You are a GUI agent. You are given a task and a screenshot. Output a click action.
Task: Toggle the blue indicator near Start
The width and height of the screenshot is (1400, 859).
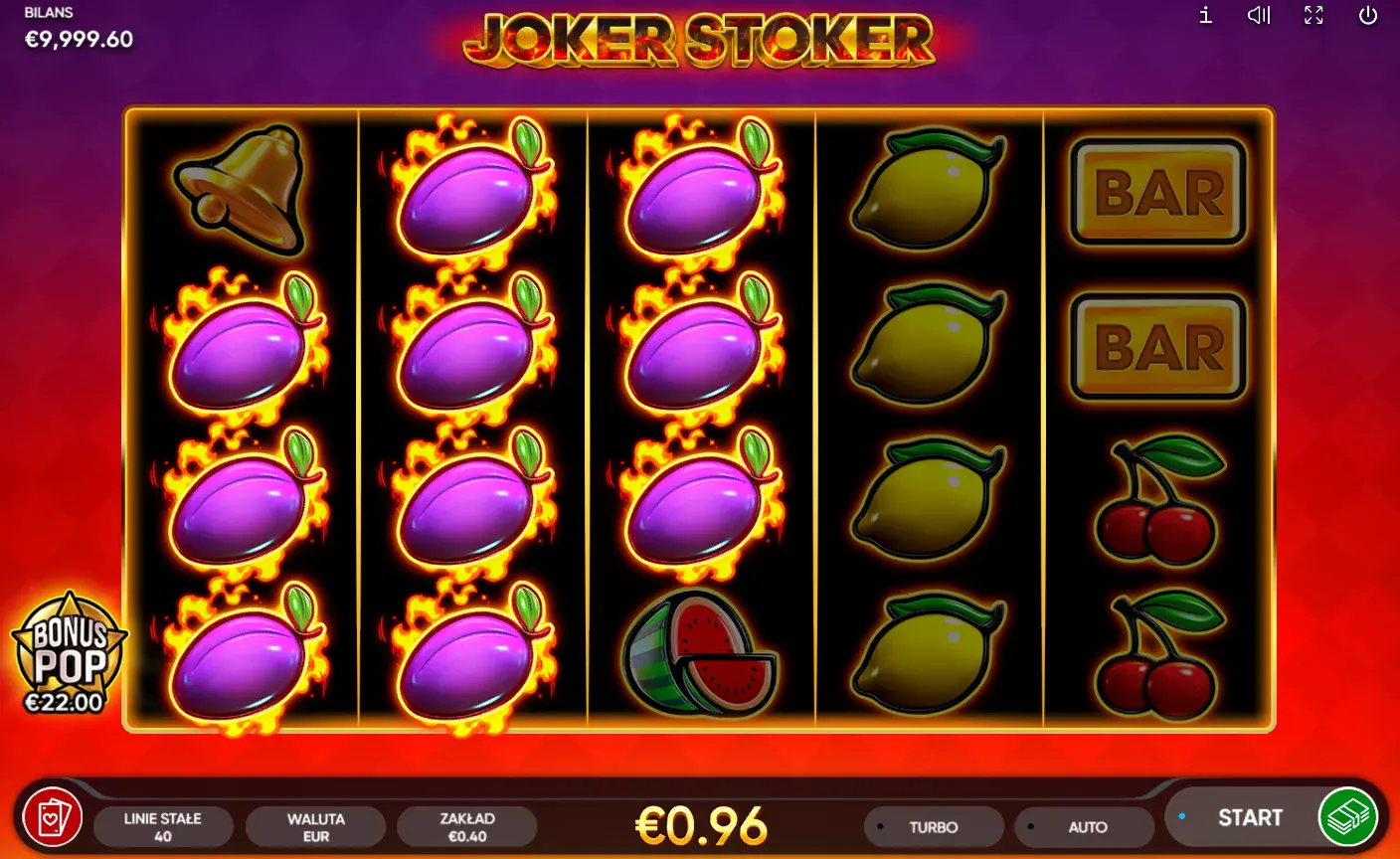1181,817
